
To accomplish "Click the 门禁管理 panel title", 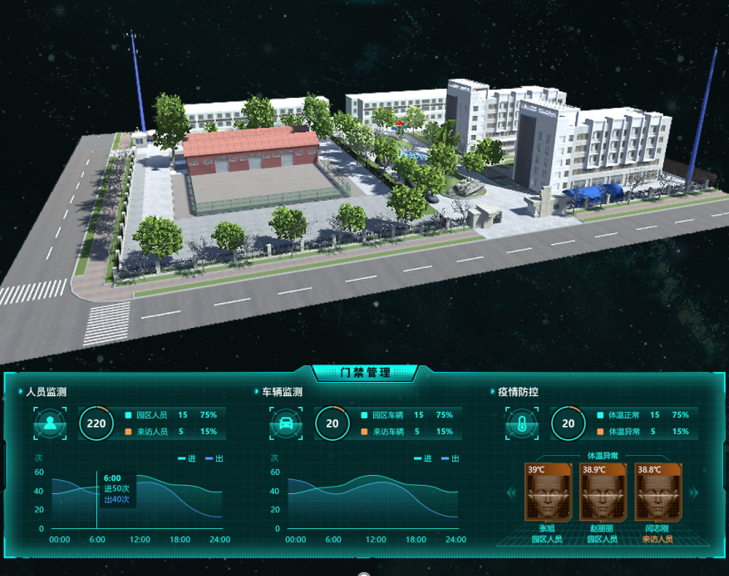I will [364, 373].
